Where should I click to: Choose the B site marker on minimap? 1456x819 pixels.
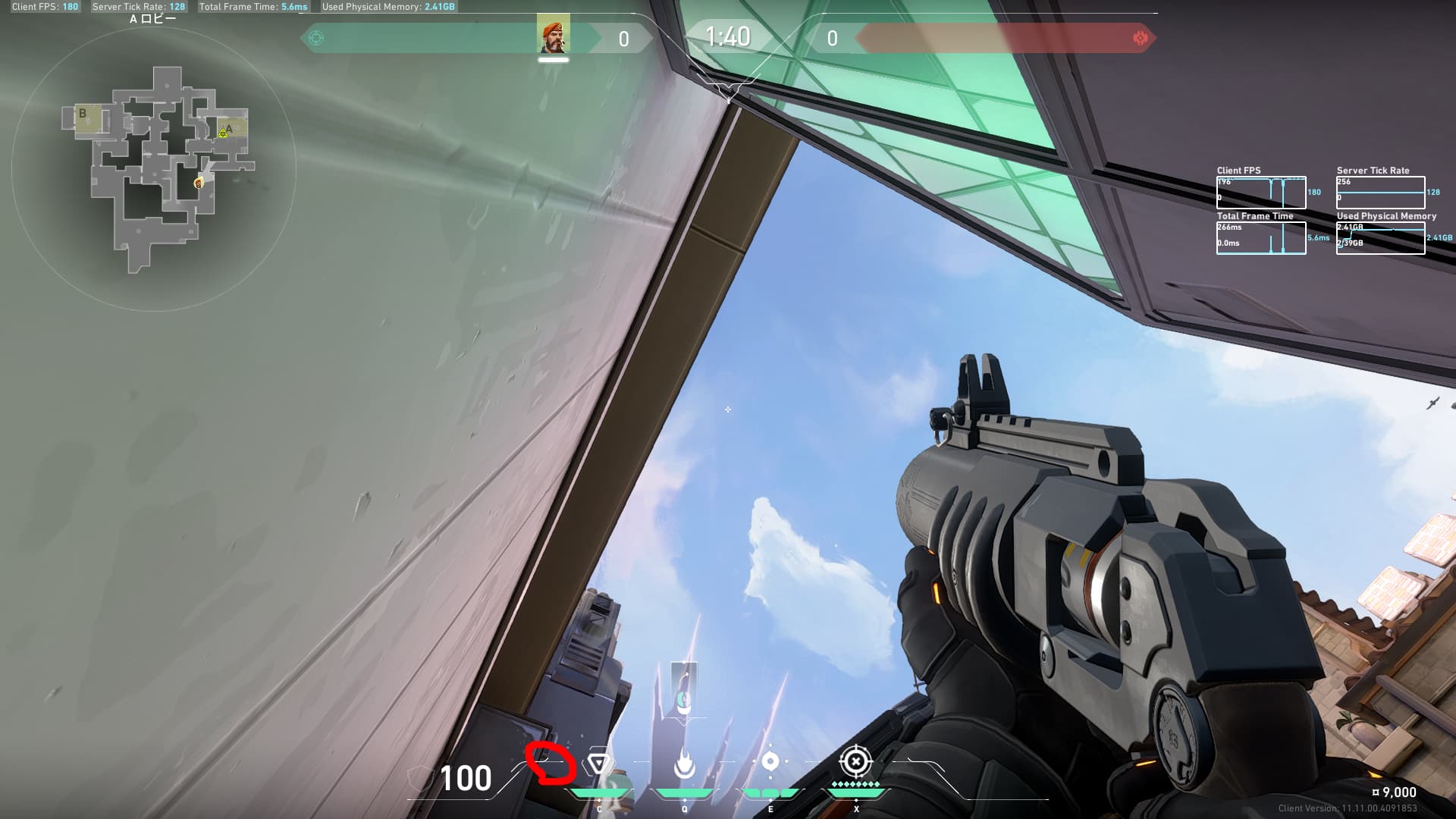[83, 115]
